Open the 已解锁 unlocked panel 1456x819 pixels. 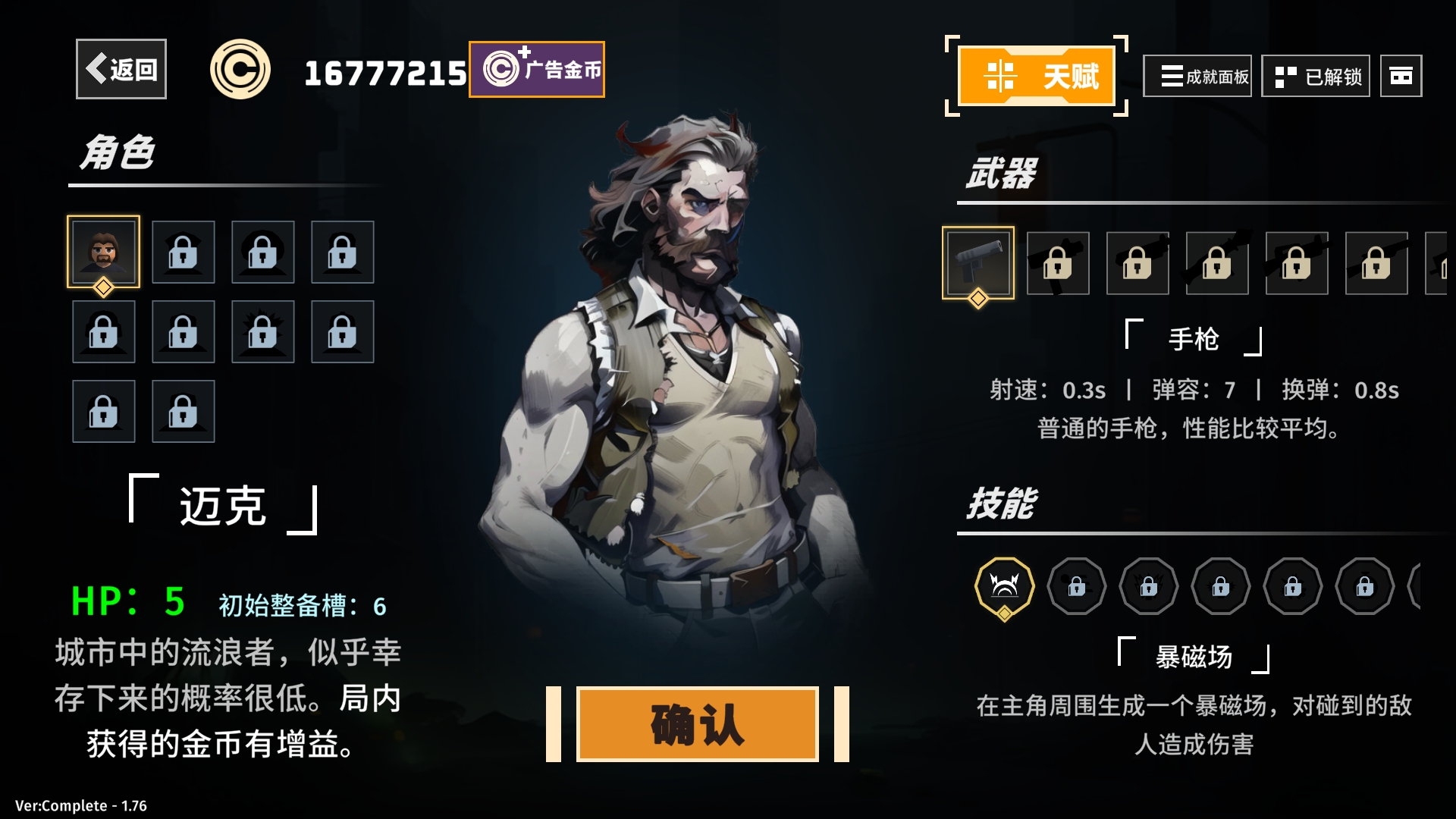[x=1316, y=77]
